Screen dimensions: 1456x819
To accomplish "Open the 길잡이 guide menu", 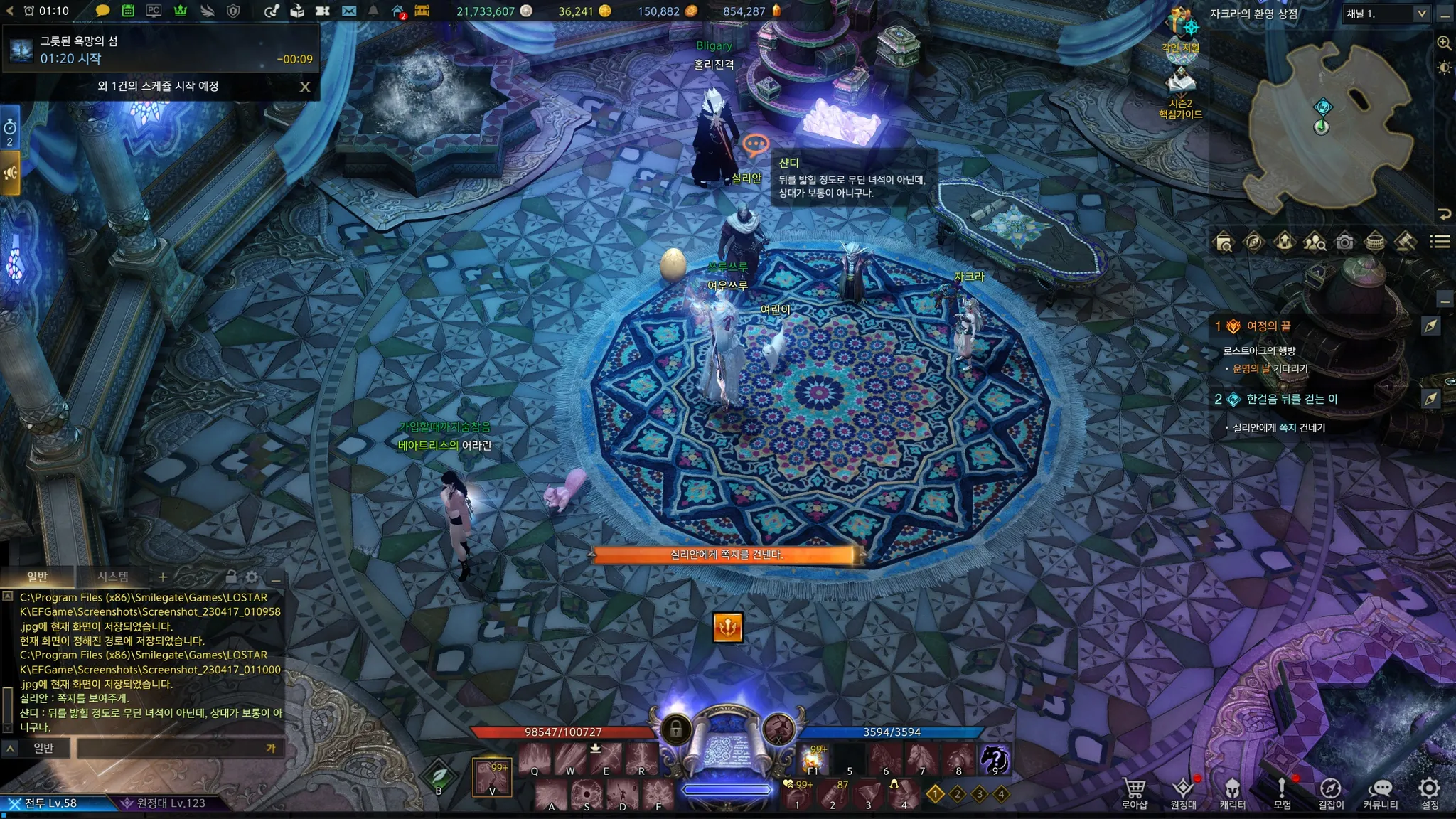I will (1331, 793).
